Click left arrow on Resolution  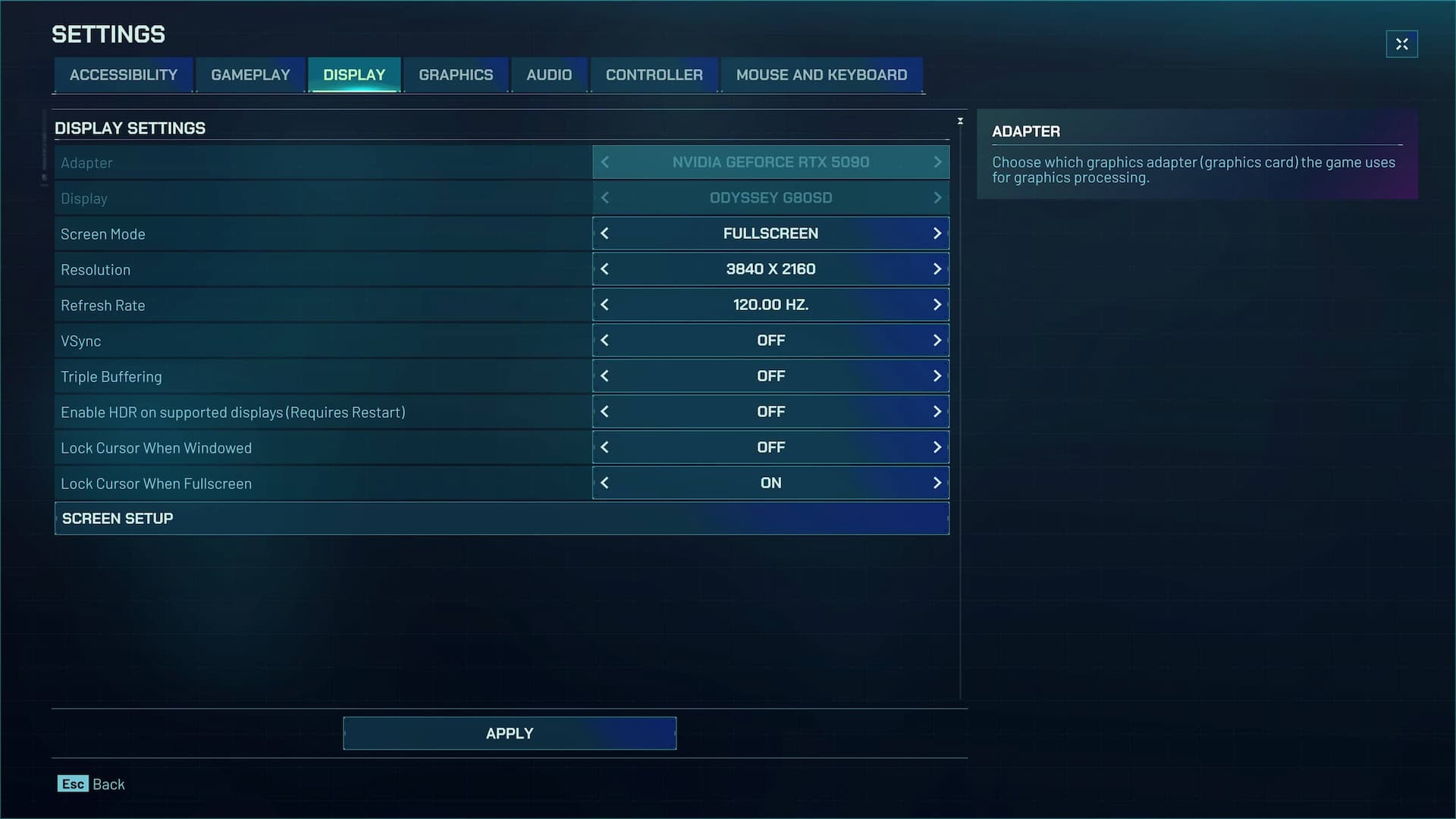[x=604, y=269]
